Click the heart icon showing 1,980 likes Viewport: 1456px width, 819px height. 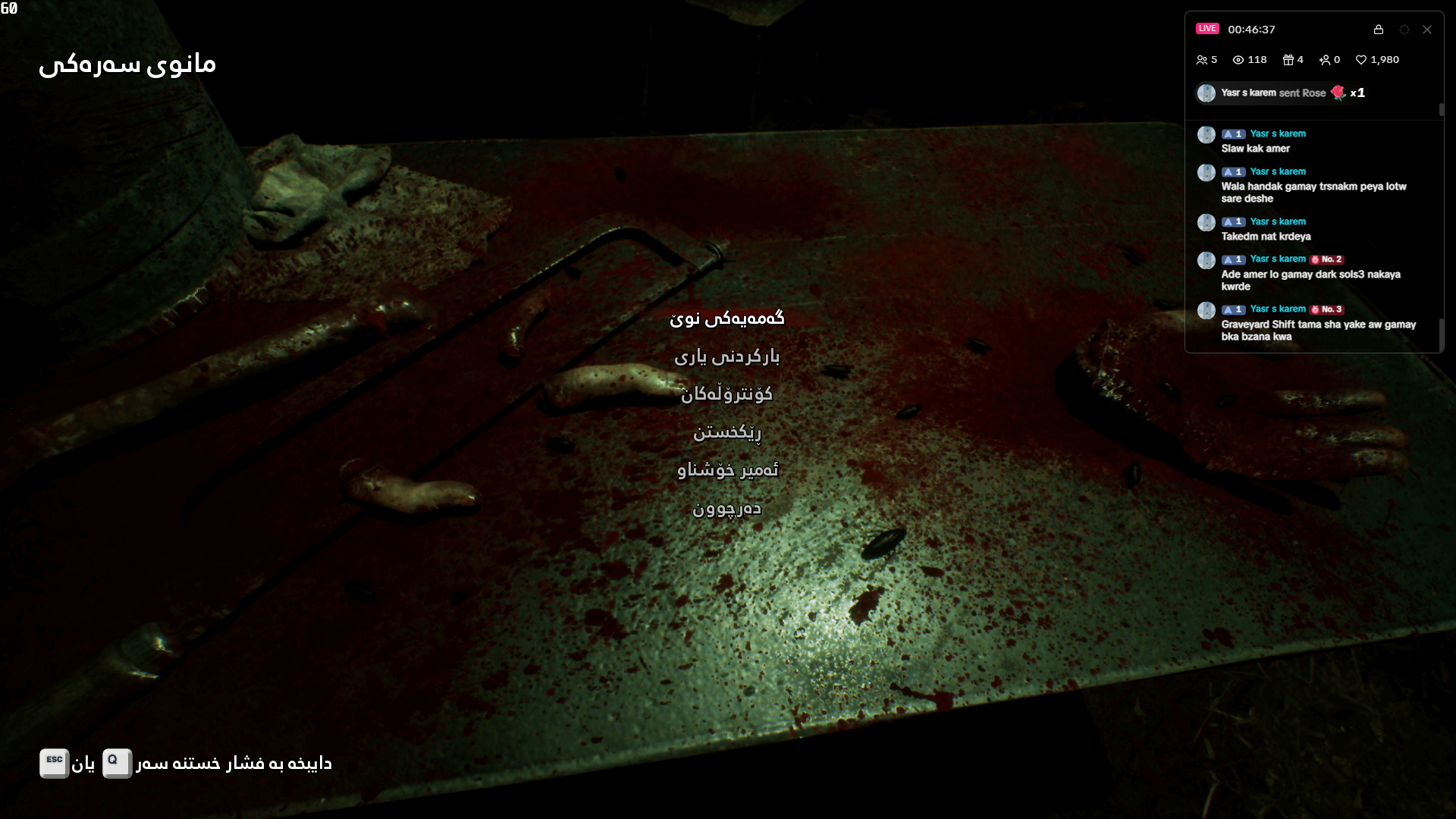1360,59
